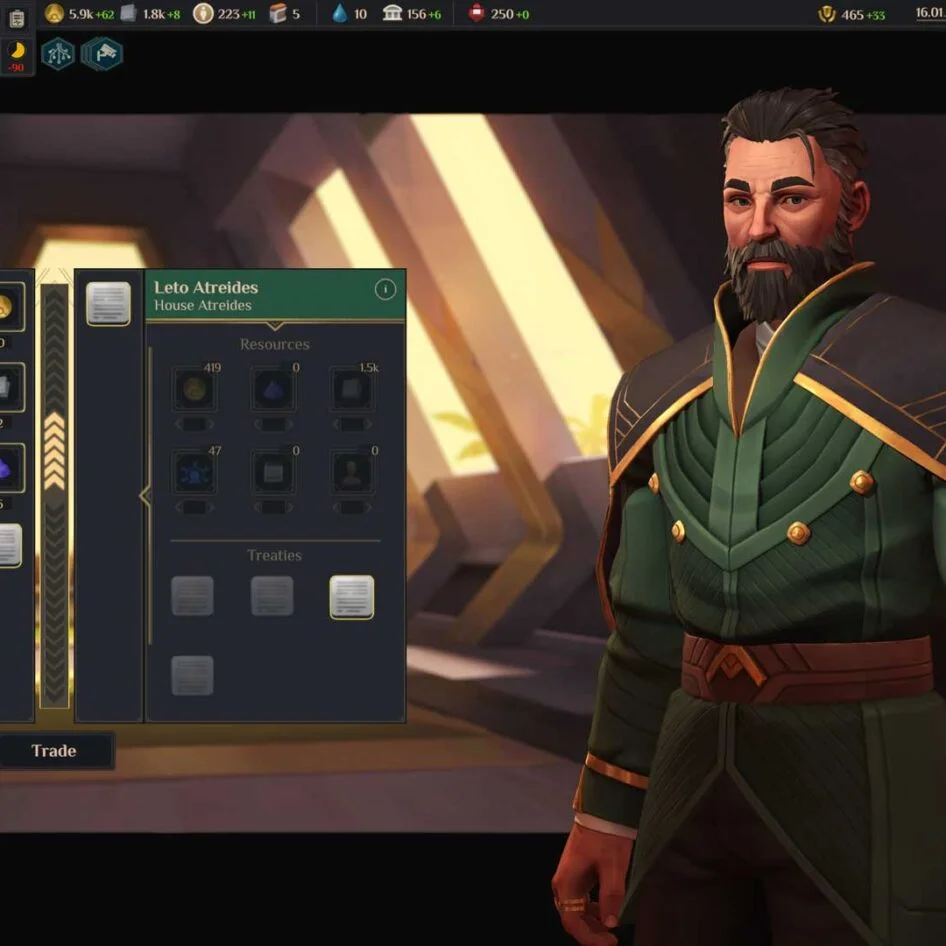Select Leto's plascrete resource showing 1.5k
The height and width of the screenshot is (946, 946).
click(x=353, y=390)
